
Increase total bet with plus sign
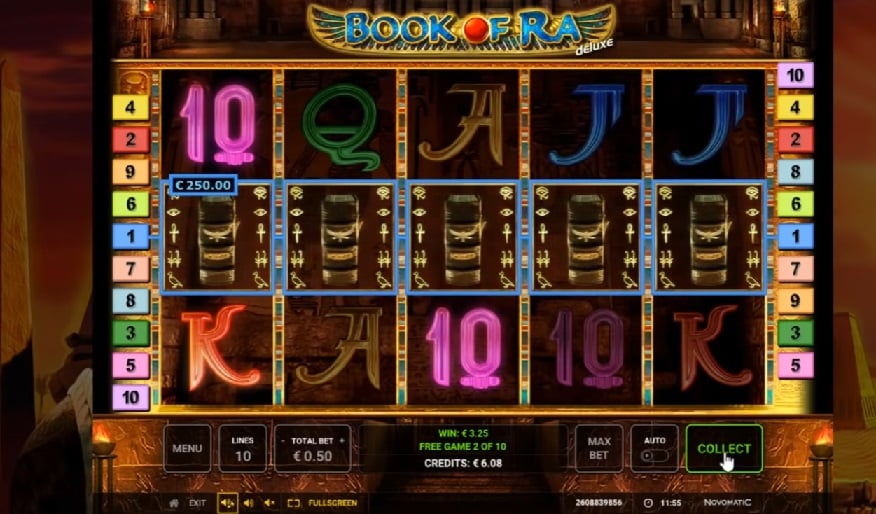(341, 440)
